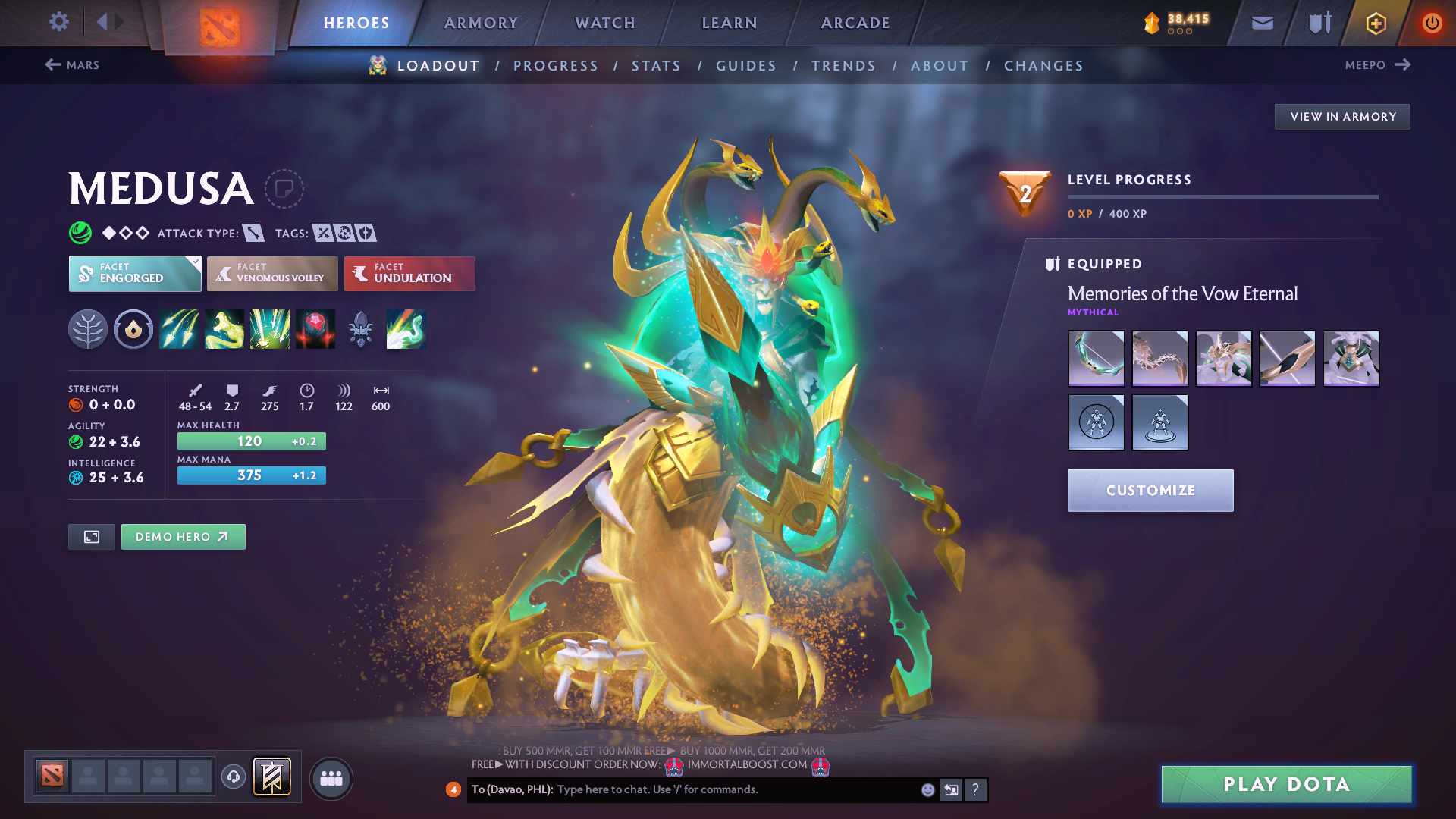
Task: Select the Undulation facet
Action: coord(409,273)
